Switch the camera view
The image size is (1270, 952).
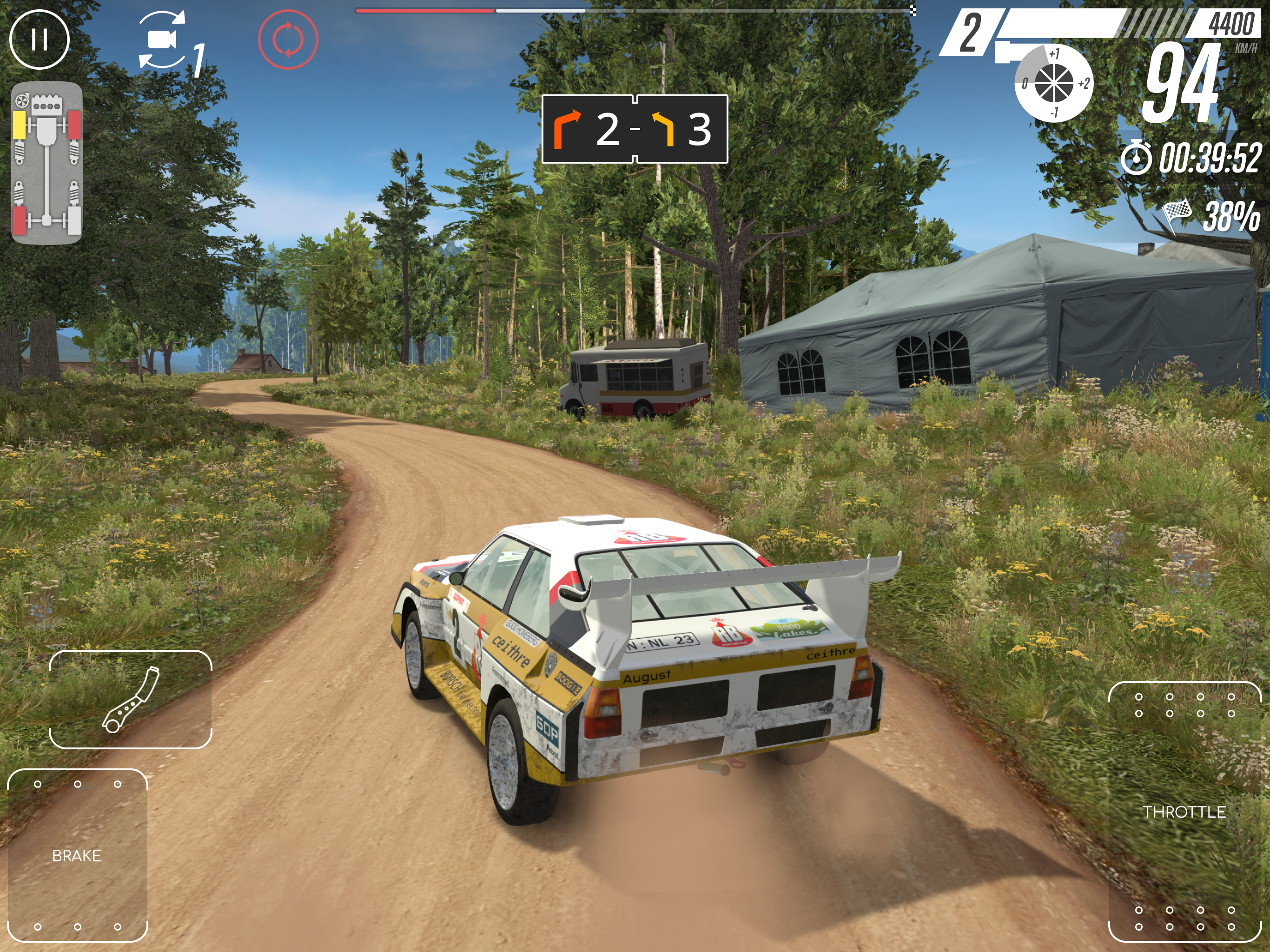click(x=164, y=40)
